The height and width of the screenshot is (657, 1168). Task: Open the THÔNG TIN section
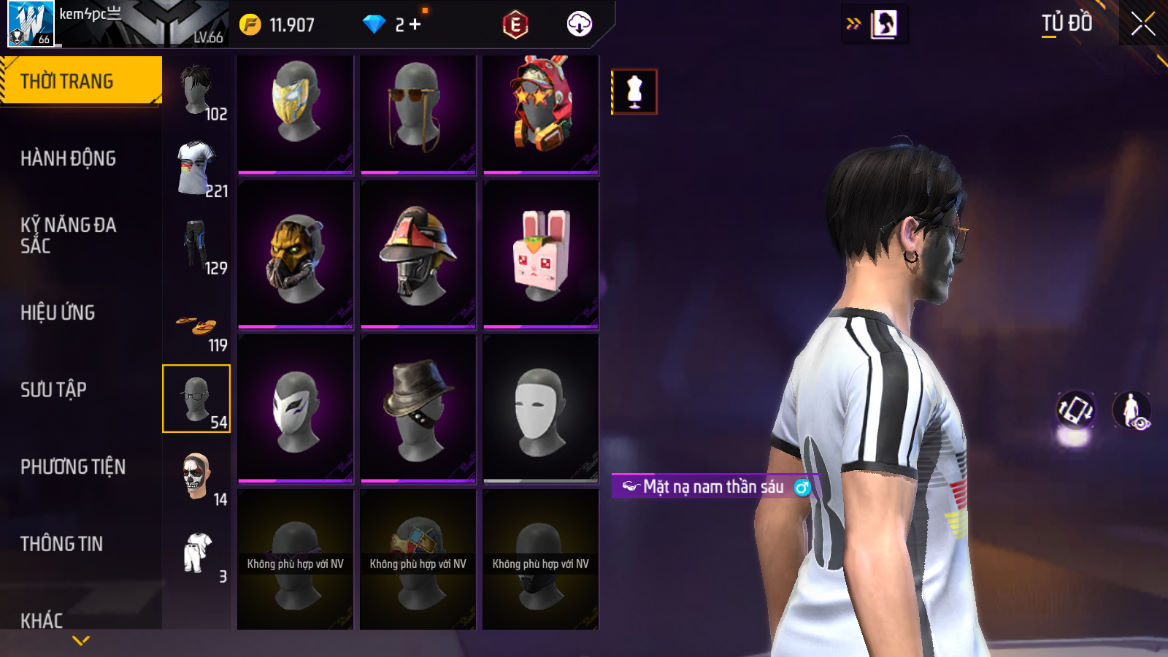click(62, 543)
